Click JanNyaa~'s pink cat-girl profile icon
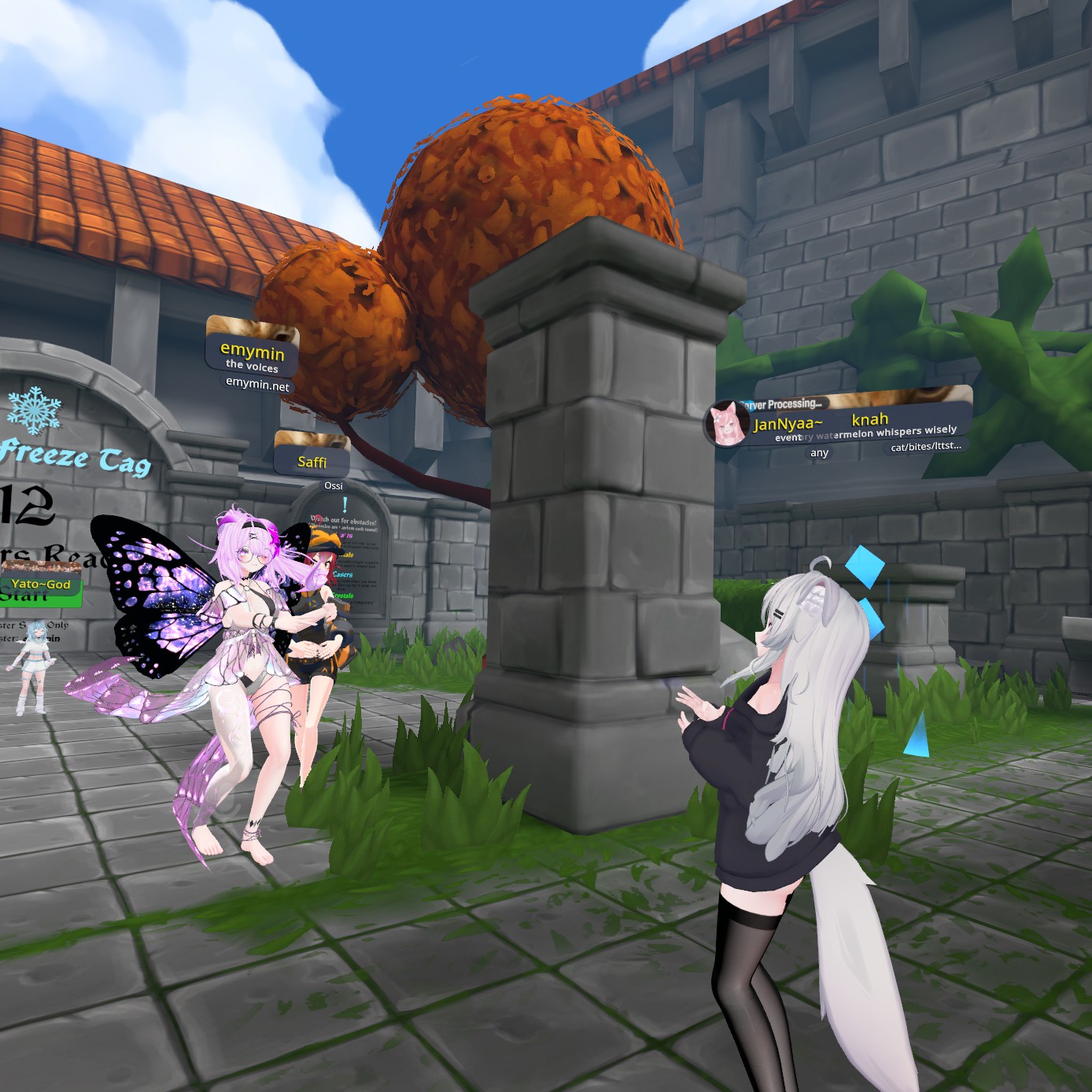 pos(727,423)
